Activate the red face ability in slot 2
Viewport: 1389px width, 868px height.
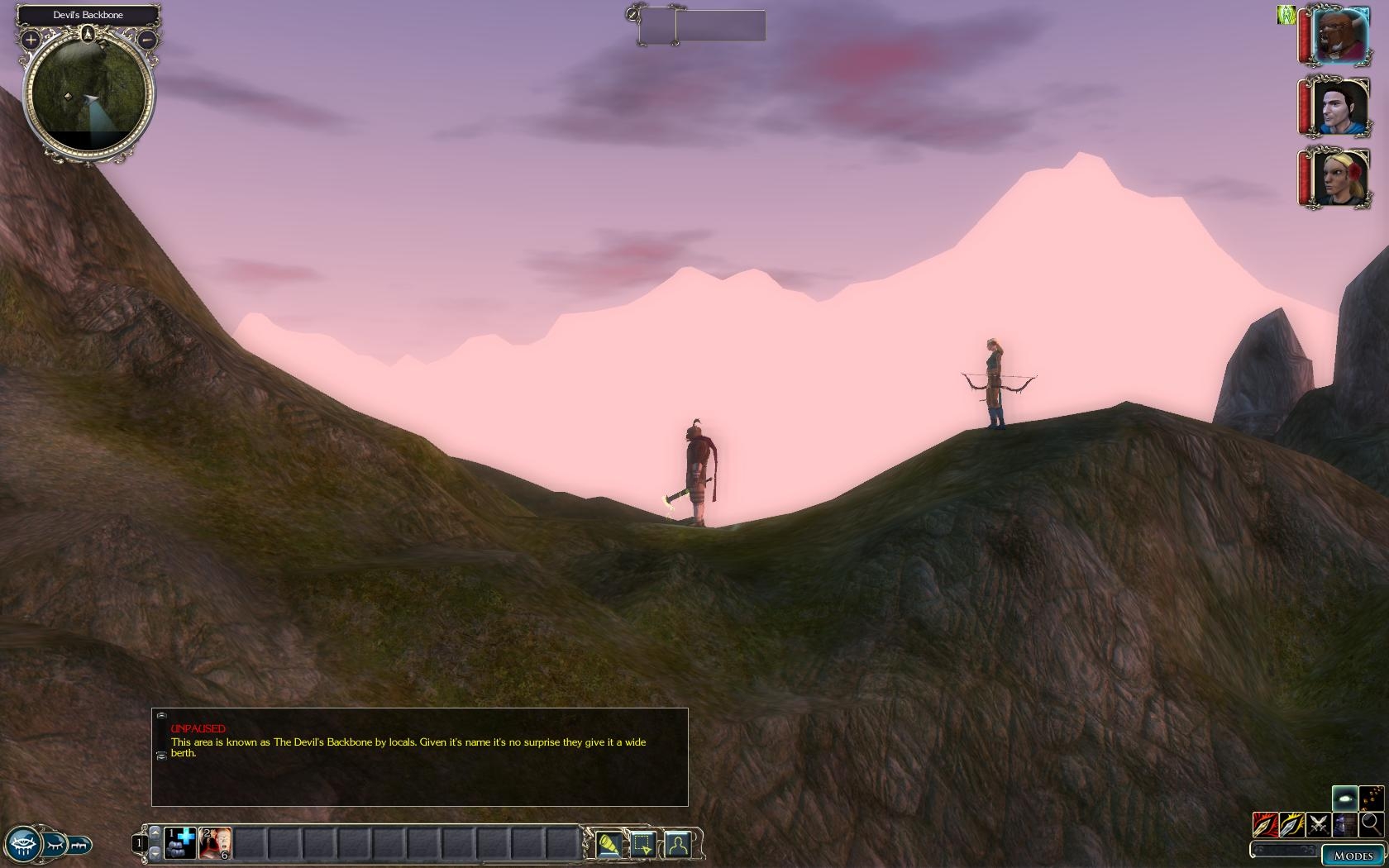[x=215, y=843]
